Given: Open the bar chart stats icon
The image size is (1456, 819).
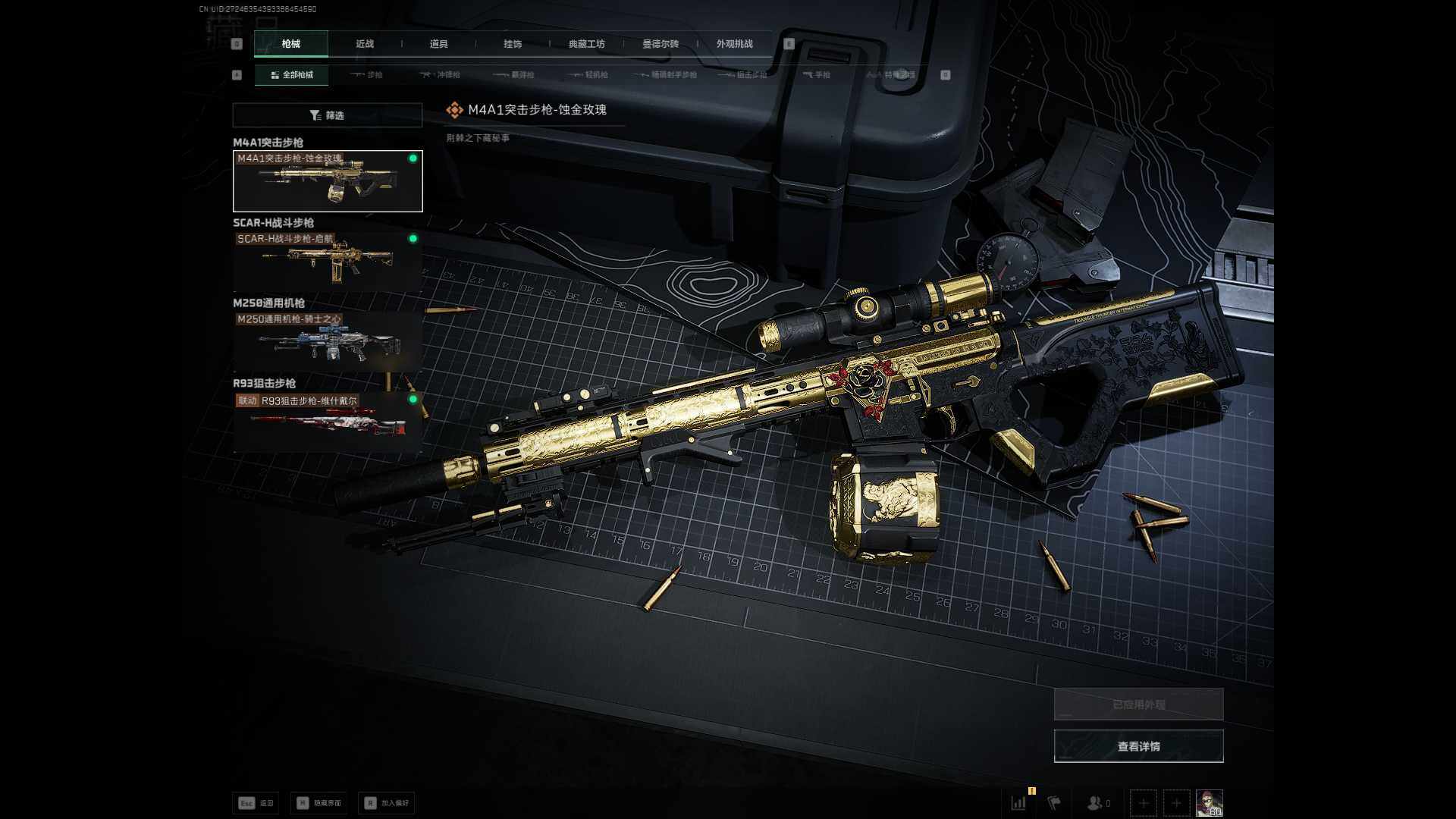Looking at the screenshot, I should (x=1018, y=802).
